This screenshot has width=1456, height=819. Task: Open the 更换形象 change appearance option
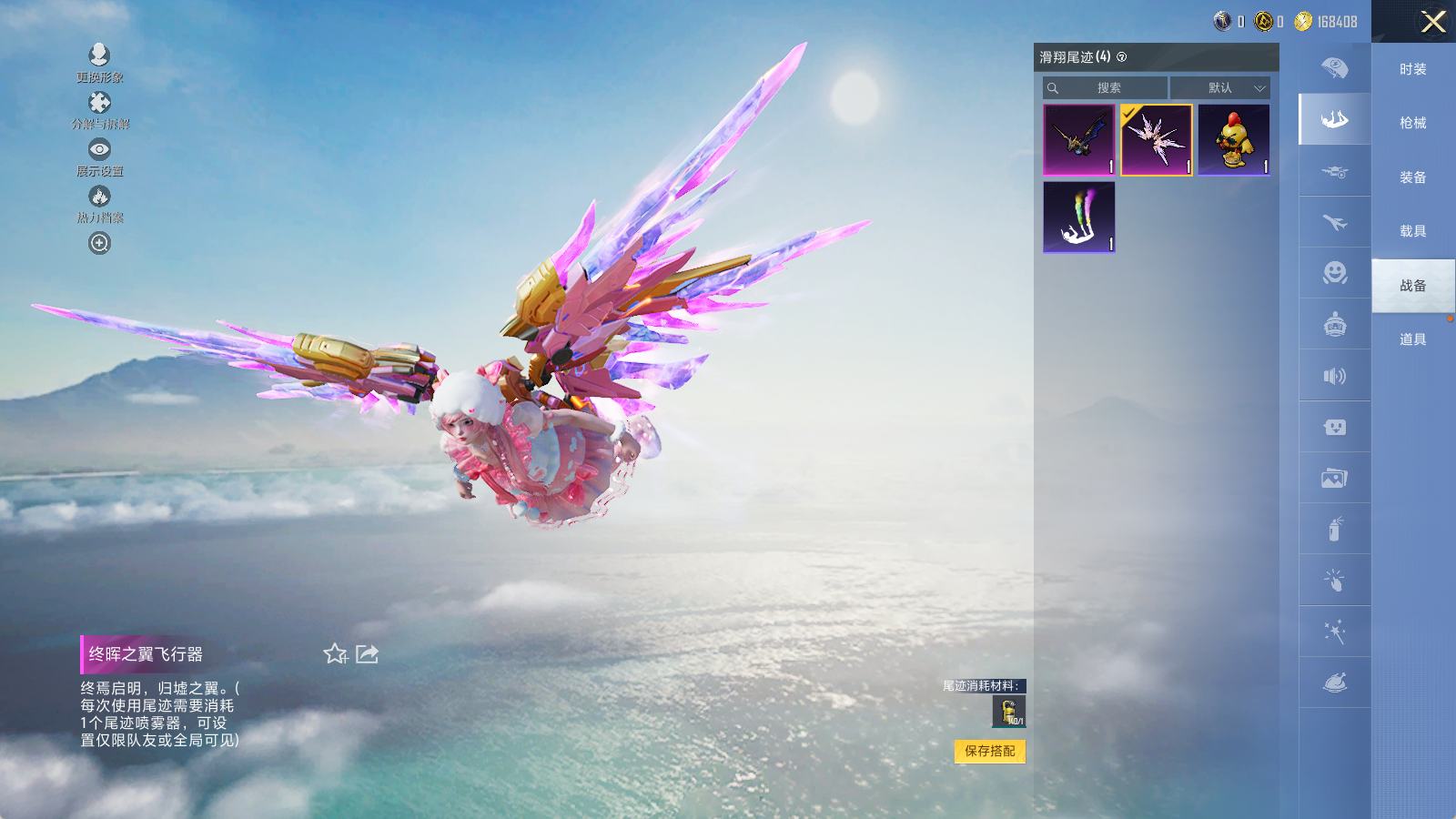pyautogui.click(x=99, y=62)
